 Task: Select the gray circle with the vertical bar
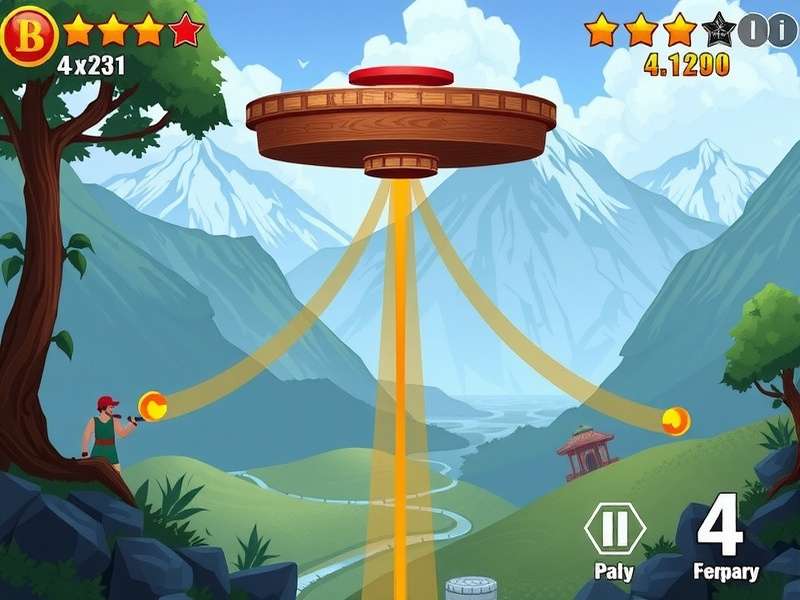tap(752, 31)
